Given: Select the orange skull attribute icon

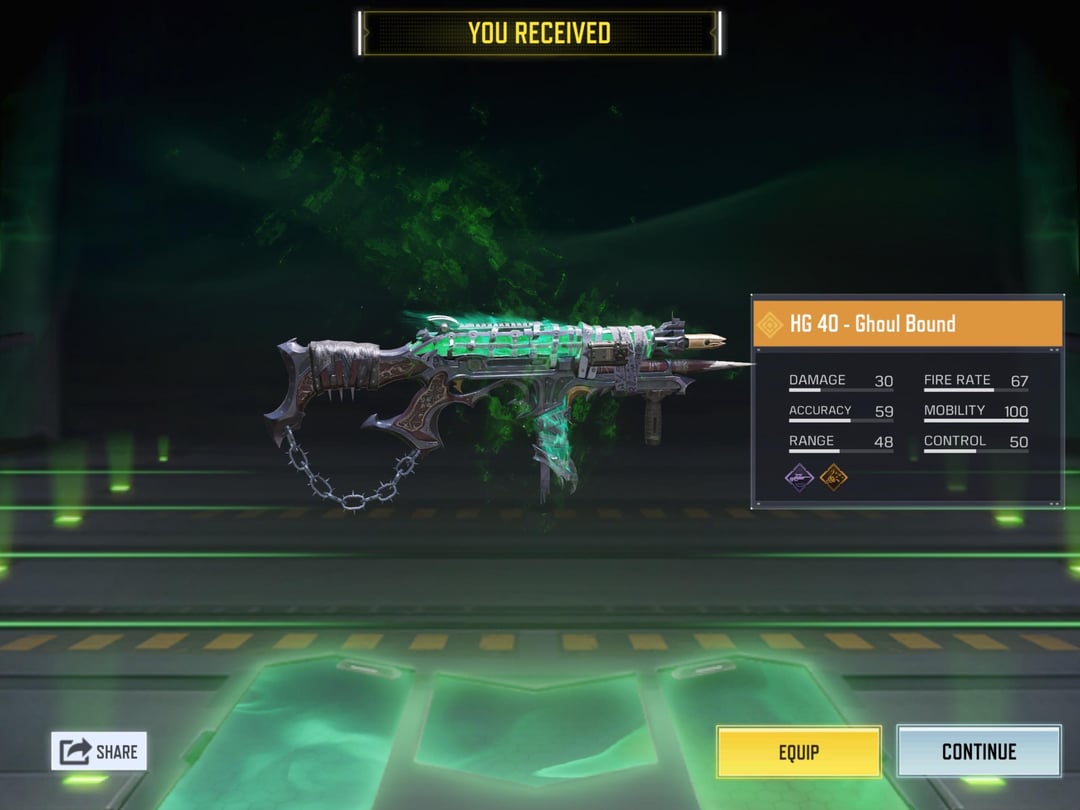Looking at the screenshot, I should coord(834,477).
